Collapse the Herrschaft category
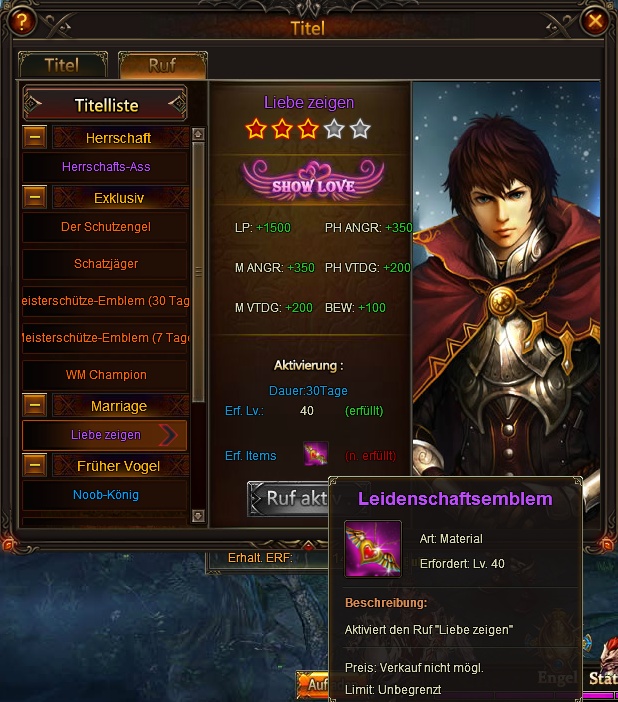Screen dimensions: 618x702 [35, 138]
